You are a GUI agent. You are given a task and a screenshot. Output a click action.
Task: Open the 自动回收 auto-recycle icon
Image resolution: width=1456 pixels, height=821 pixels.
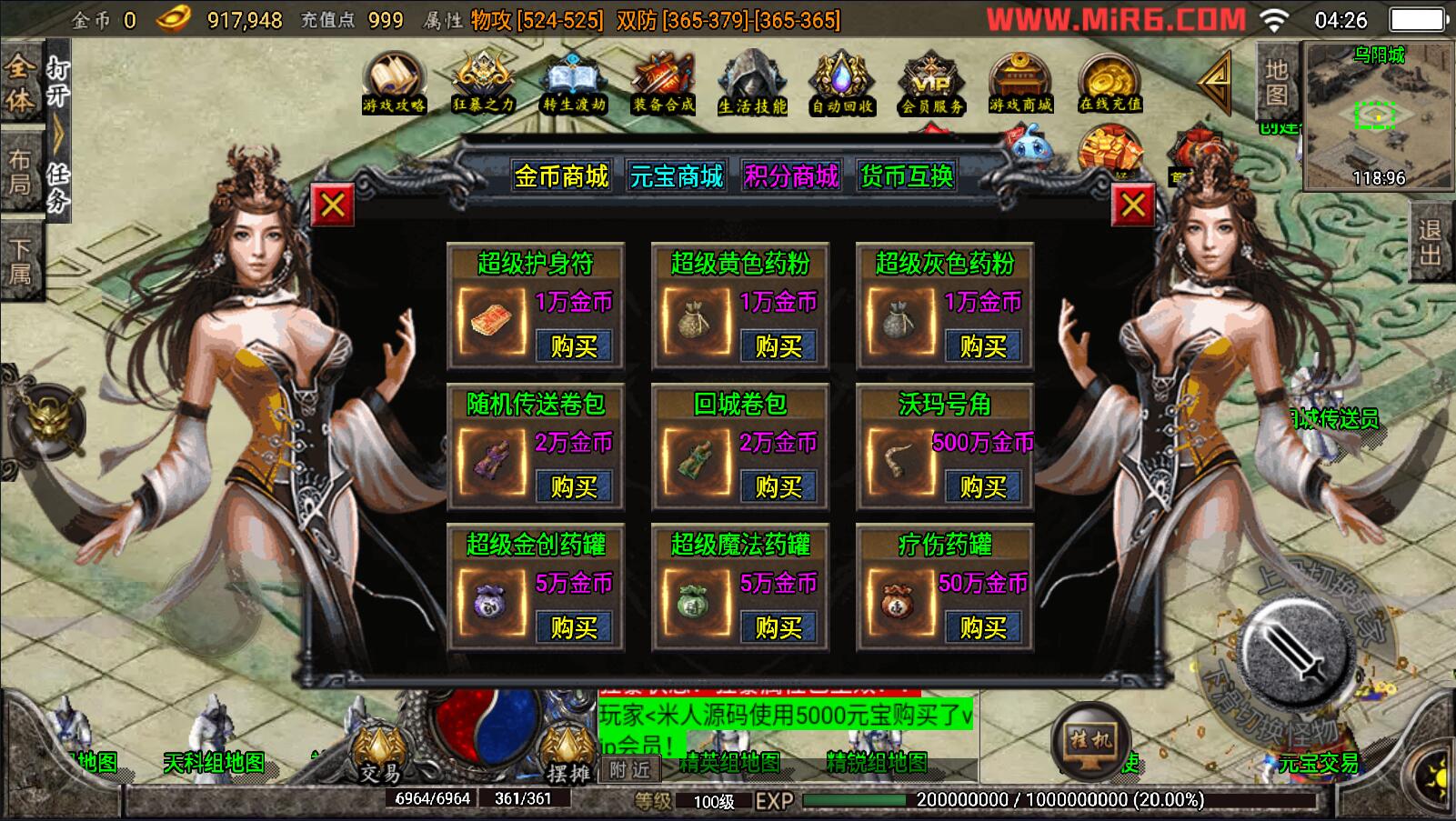click(x=842, y=83)
